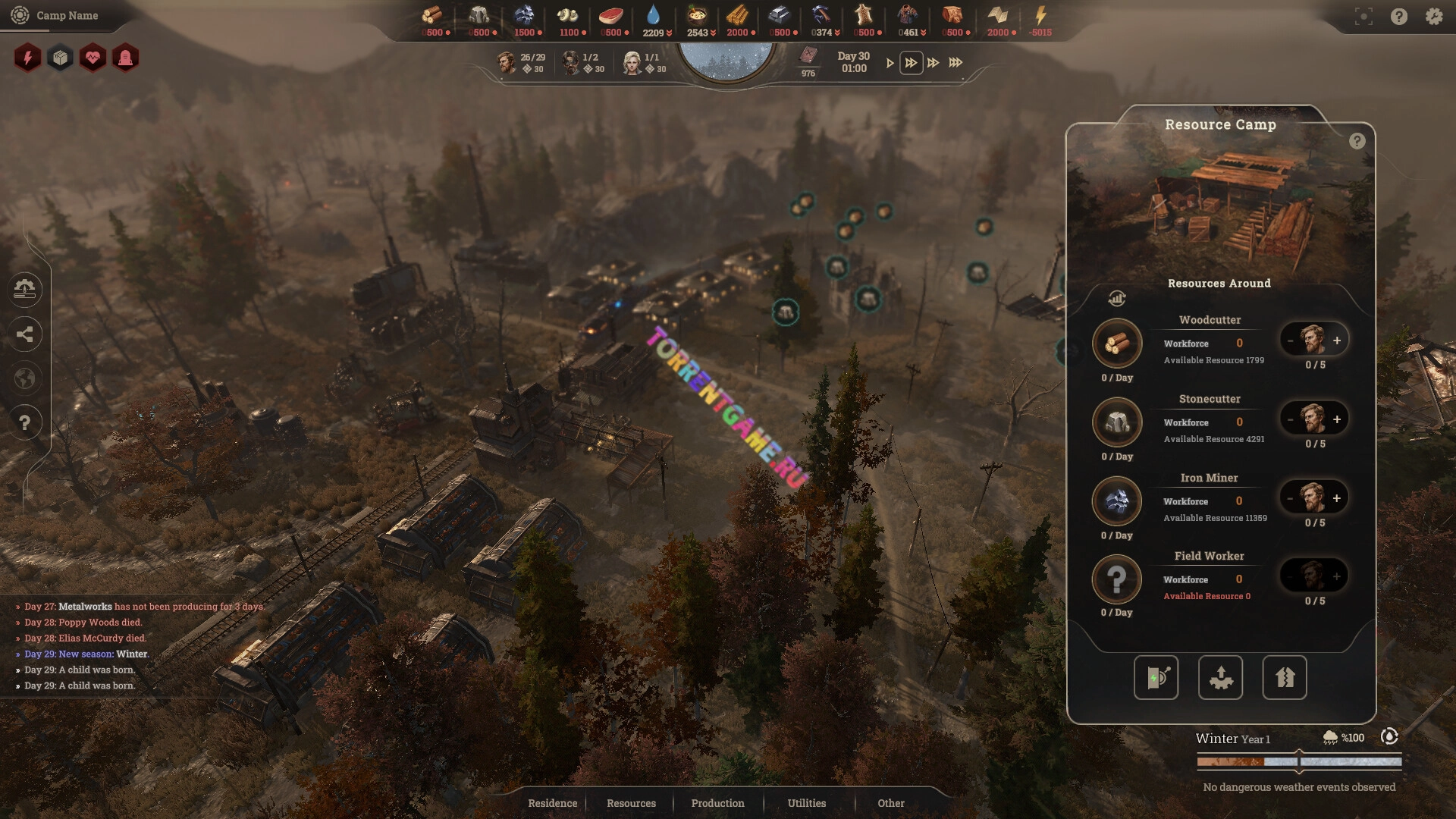This screenshot has width=1456, height=819.
Task: Open the top bar help question mark
Action: (1398, 16)
